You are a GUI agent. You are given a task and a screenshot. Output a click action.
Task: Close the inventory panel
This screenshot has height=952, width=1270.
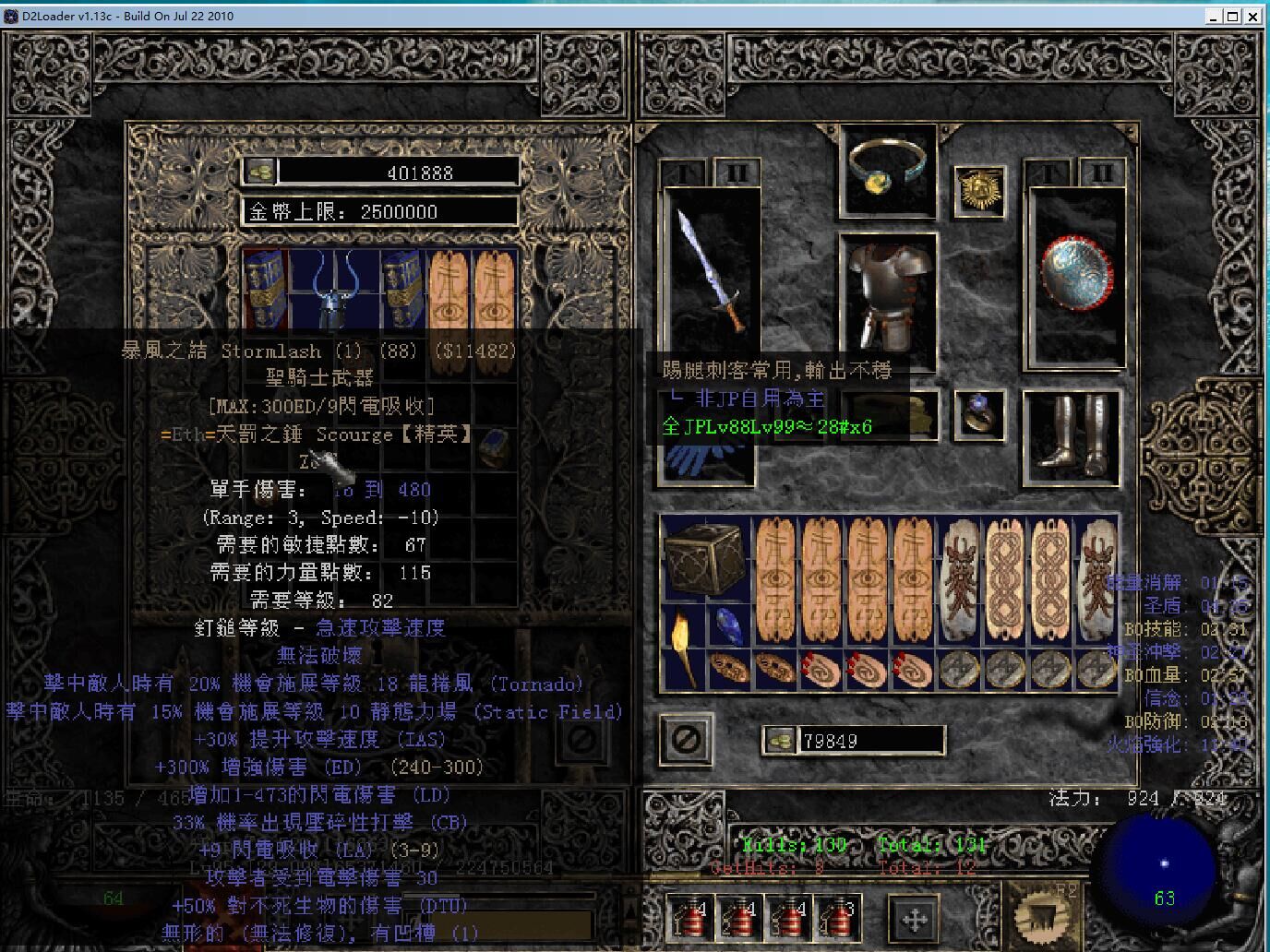click(x=687, y=740)
